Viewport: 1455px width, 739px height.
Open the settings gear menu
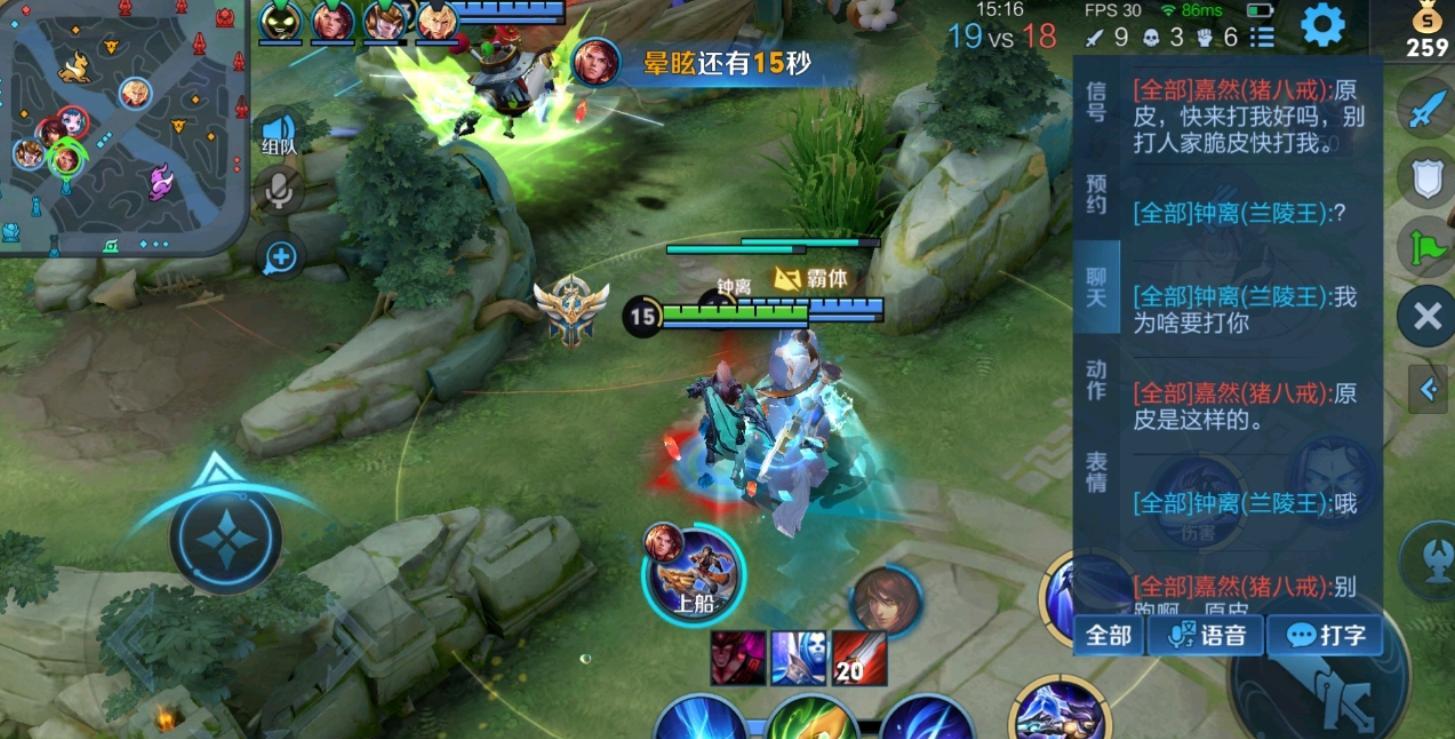(1322, 25)
